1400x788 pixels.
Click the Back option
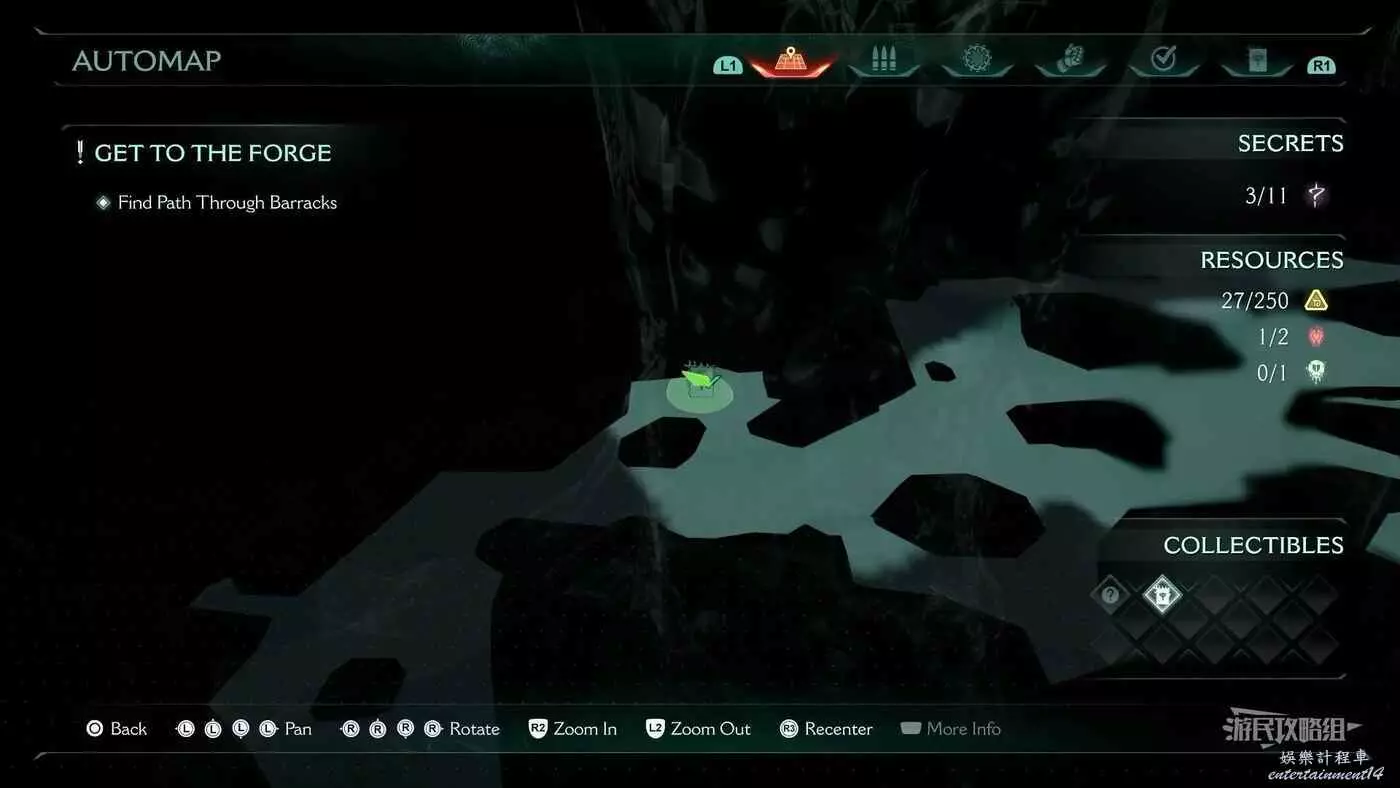tap(117, 729)
